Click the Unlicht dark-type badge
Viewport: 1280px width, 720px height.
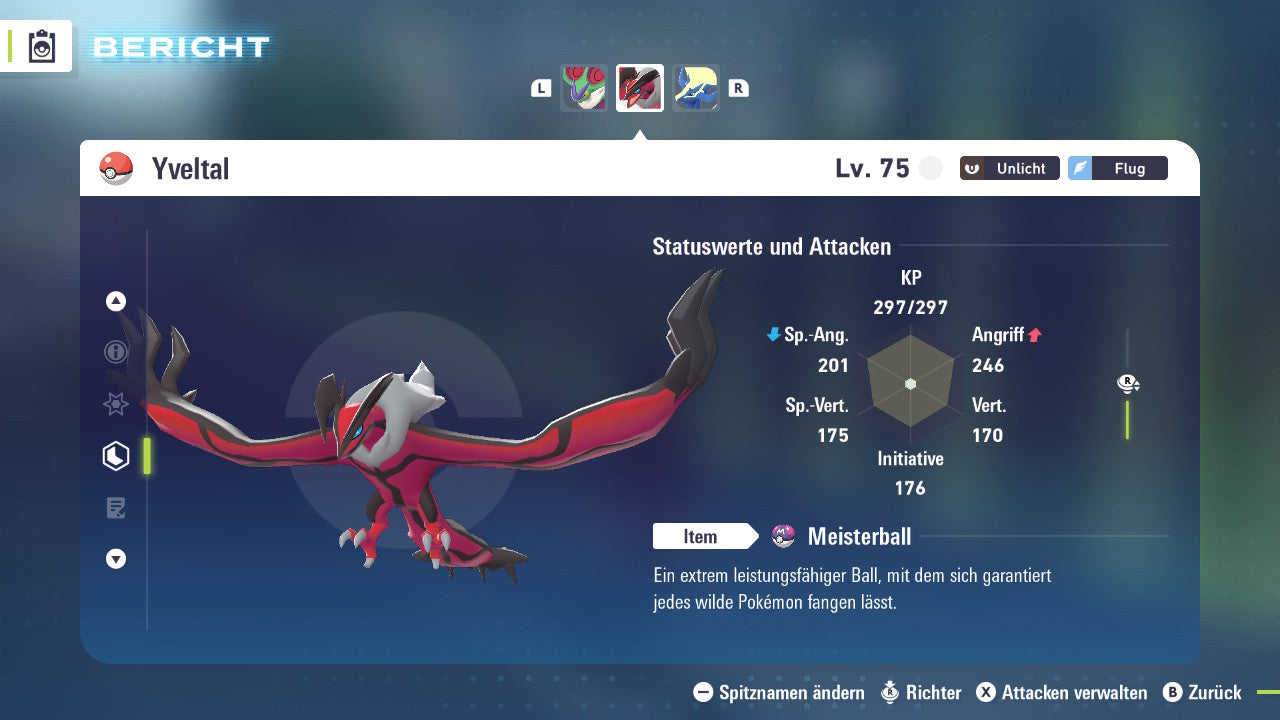[x=1009, y=168]
